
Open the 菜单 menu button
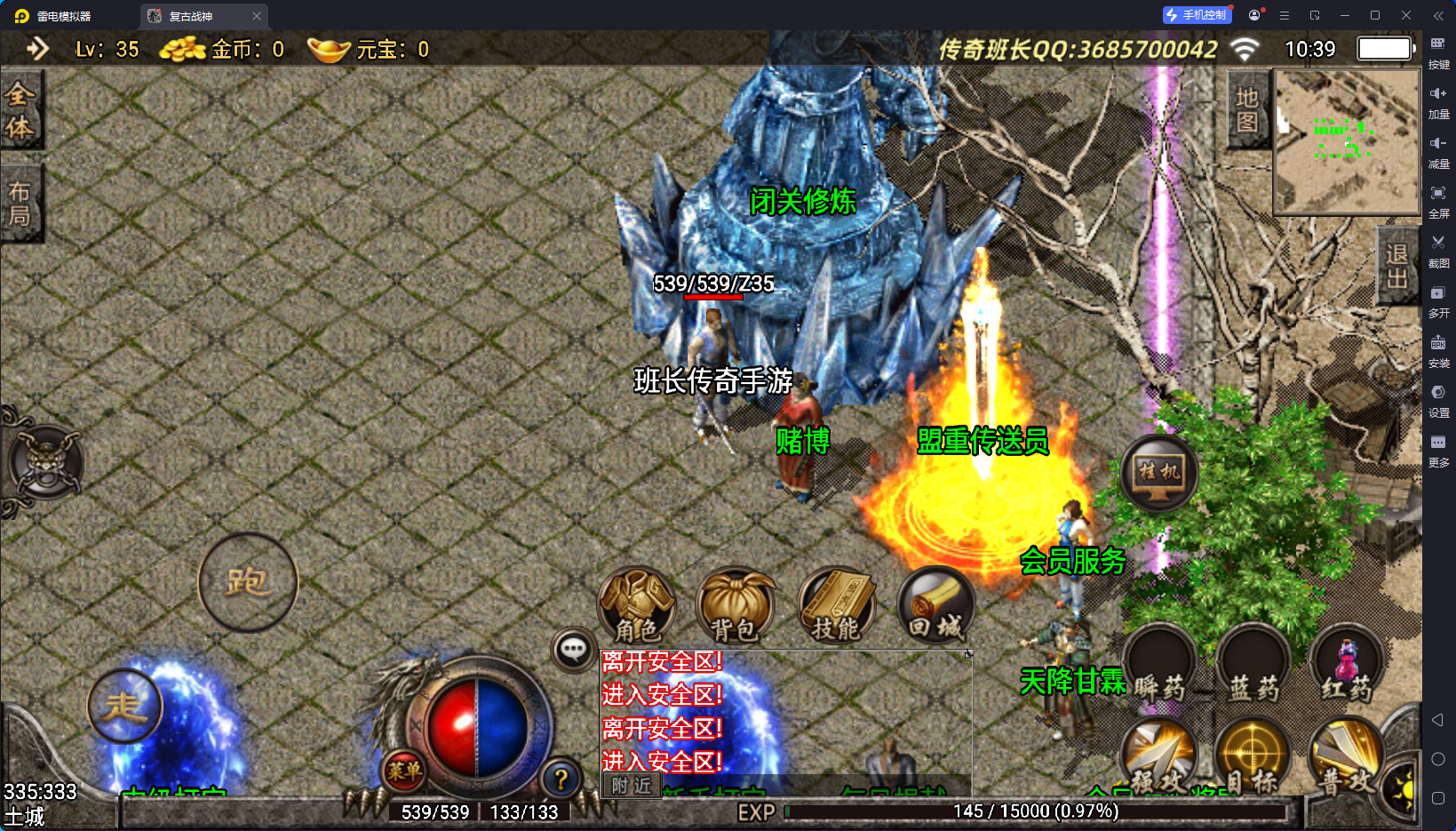pos(403,771)
